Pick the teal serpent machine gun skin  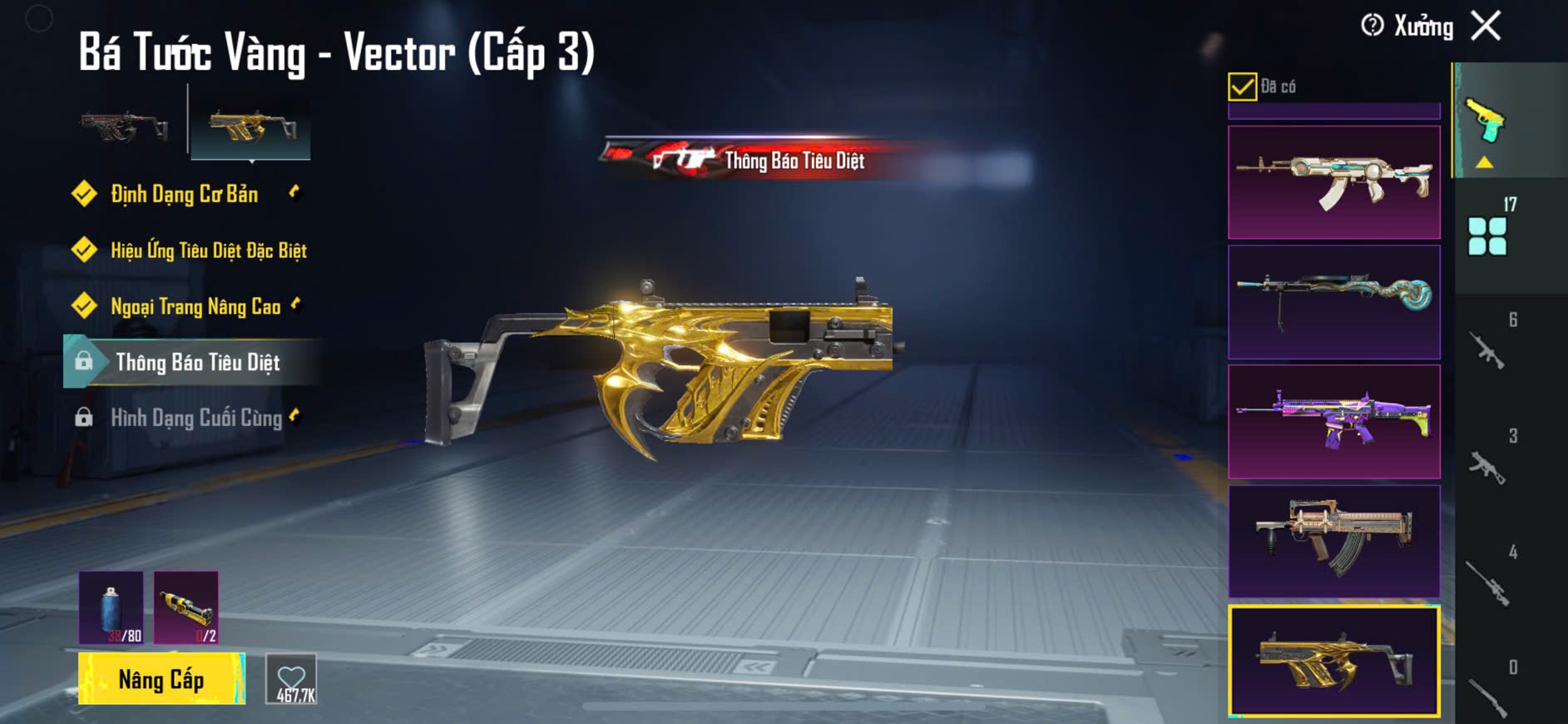(1333, 302)
